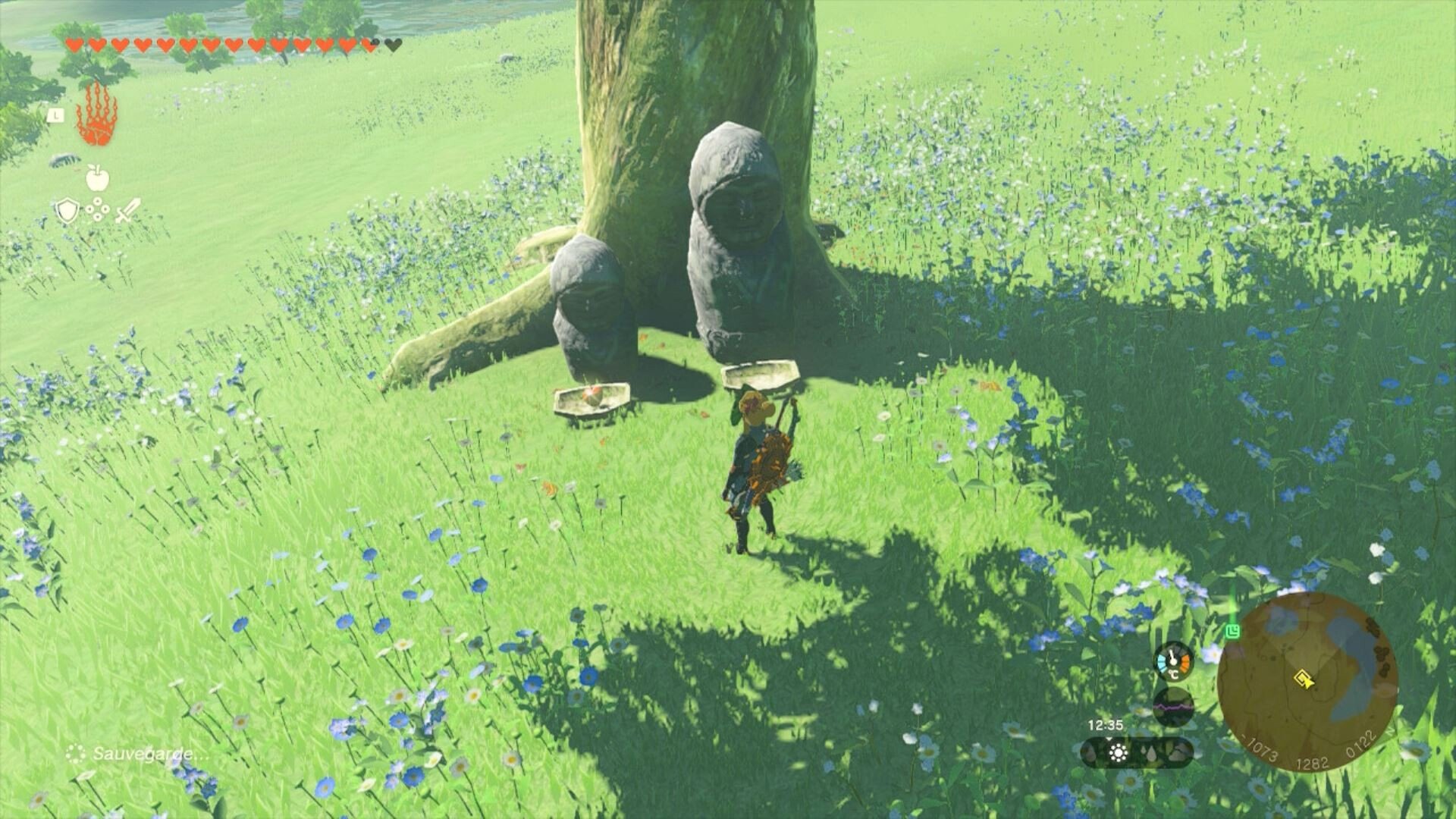Click the yellow player arrow on the minimap

[x=1304, y=679]
